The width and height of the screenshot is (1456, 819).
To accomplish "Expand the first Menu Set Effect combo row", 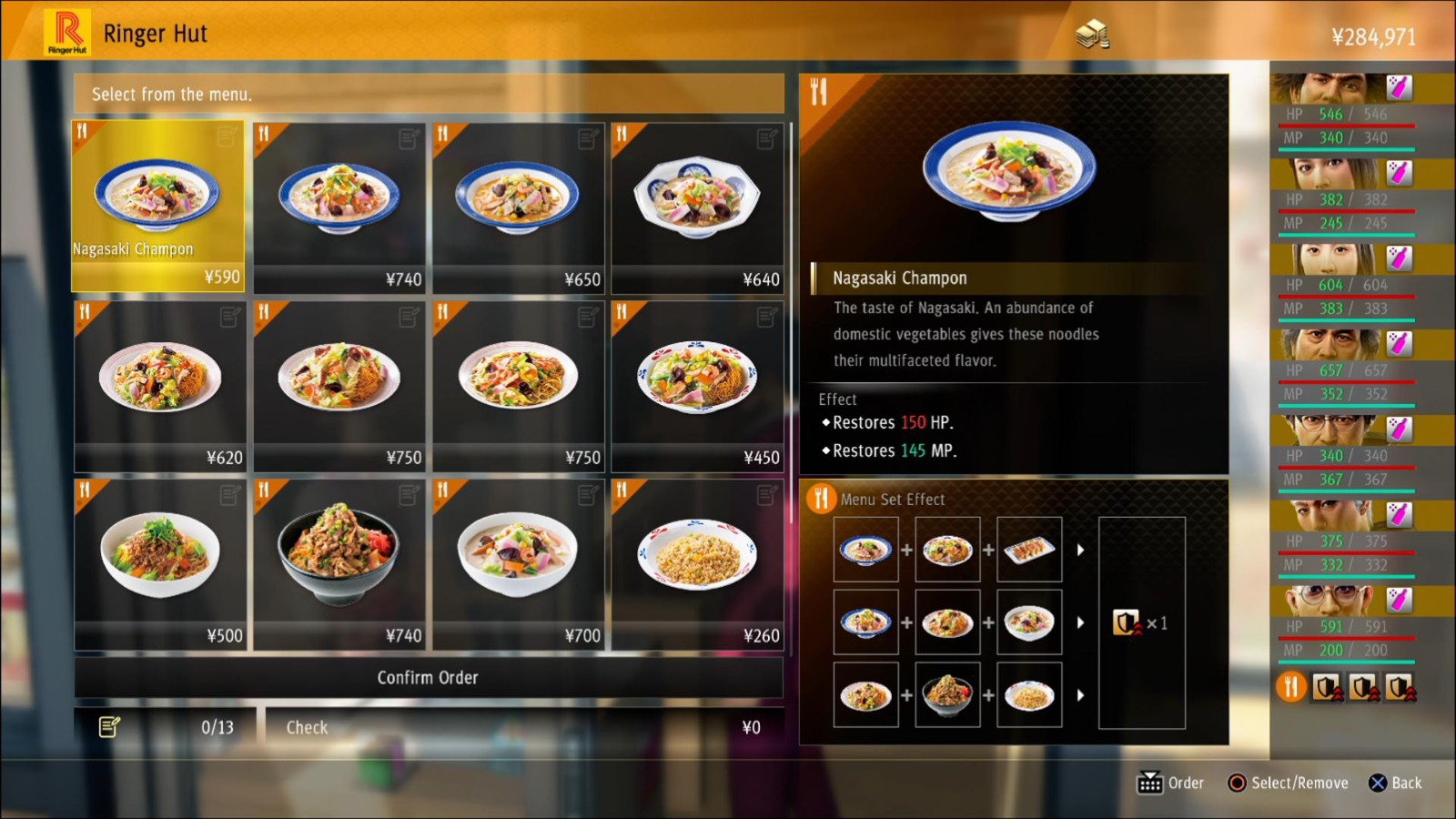I will (1081, 548).
